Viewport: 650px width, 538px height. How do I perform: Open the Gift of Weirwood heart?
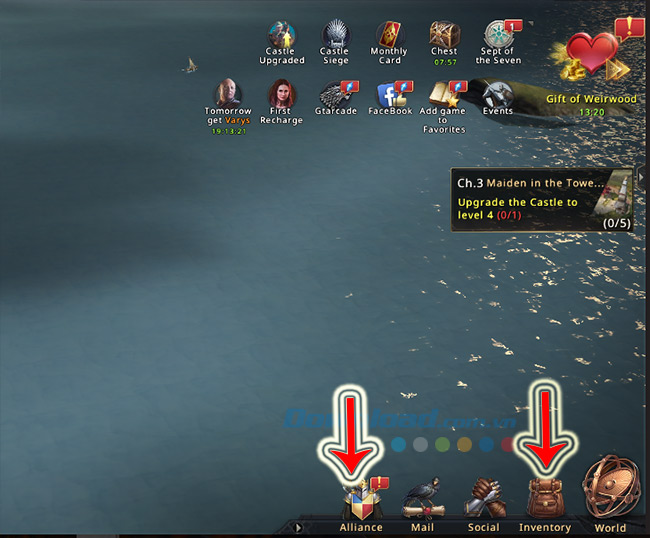[x=593, y=55]
